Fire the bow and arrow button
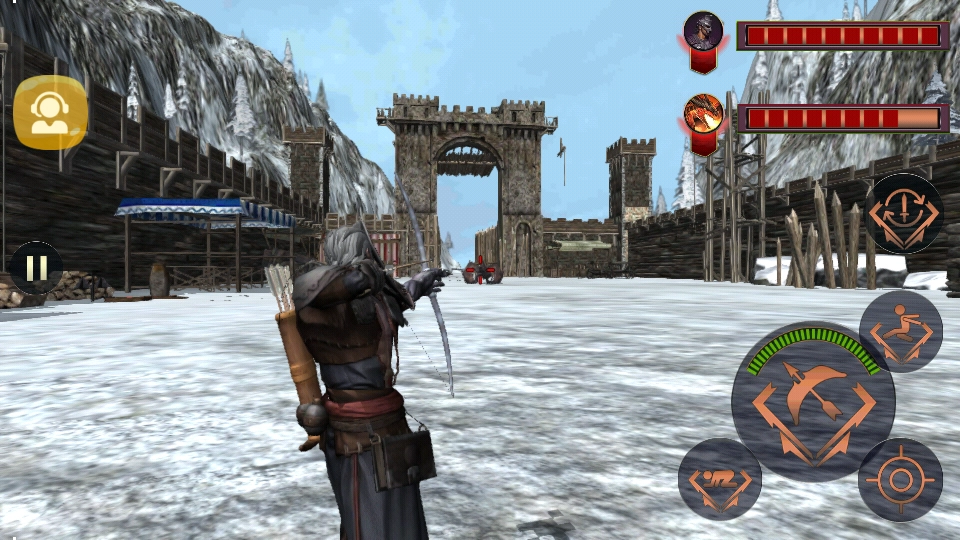The image size is (960, 540). coord(812,402)
